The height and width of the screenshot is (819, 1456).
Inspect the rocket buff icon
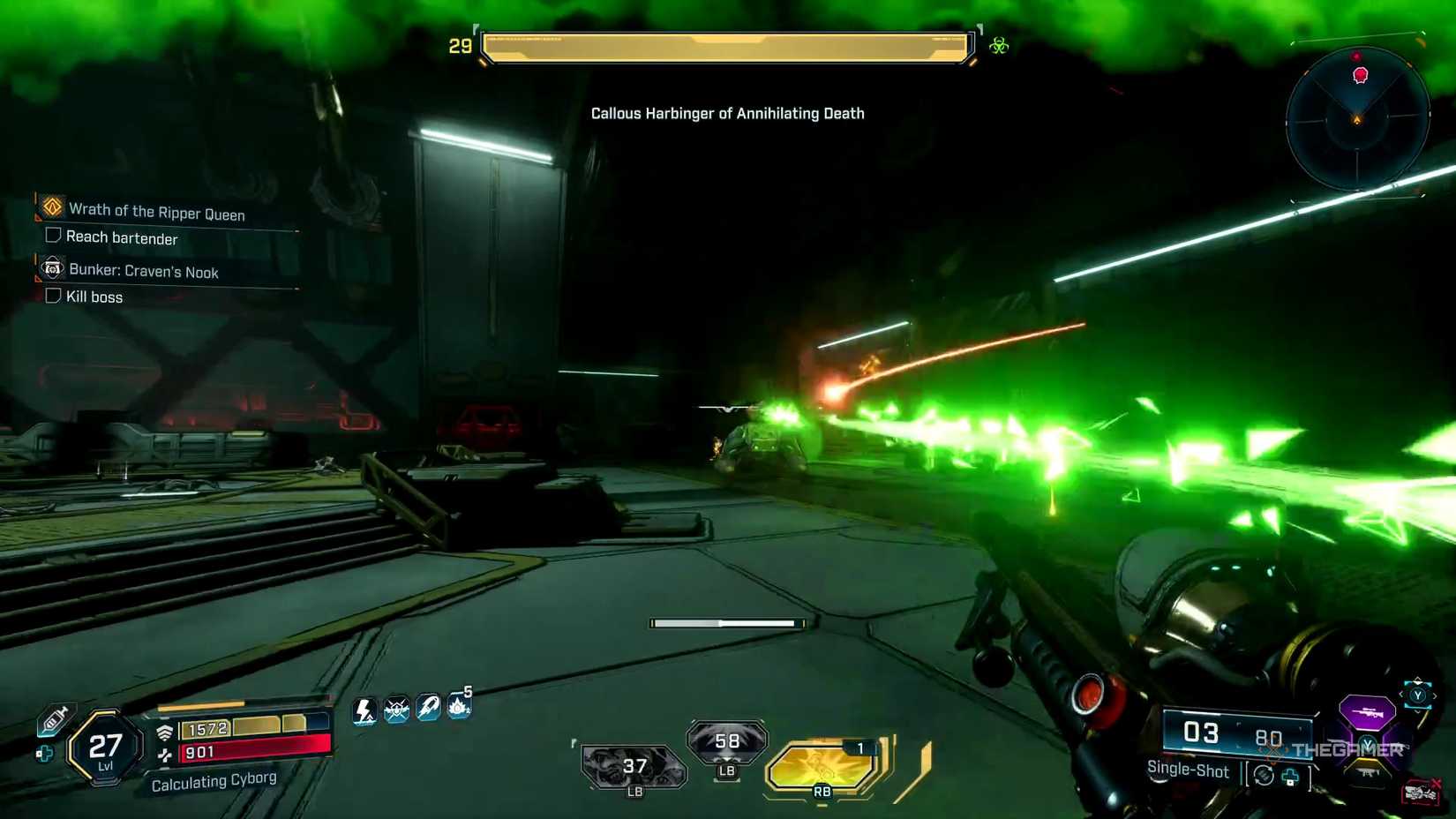click(428, 707)
